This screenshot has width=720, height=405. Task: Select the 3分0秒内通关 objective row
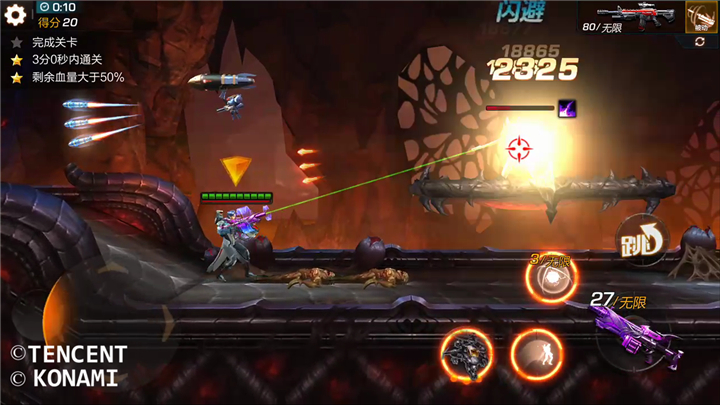pos(70,60)
